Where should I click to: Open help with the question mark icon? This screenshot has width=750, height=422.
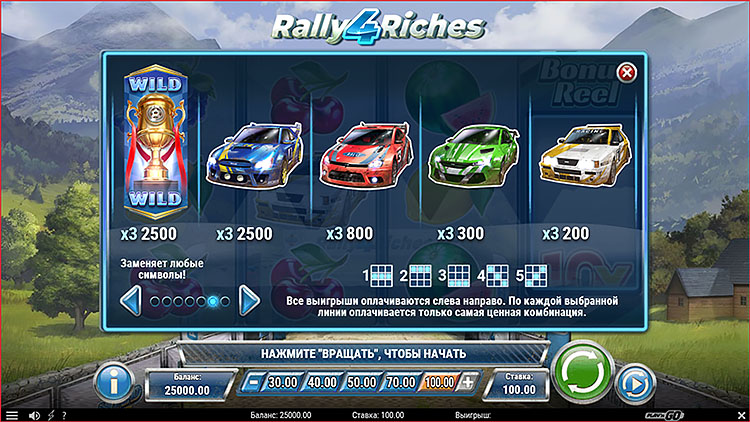coord(64,415)
